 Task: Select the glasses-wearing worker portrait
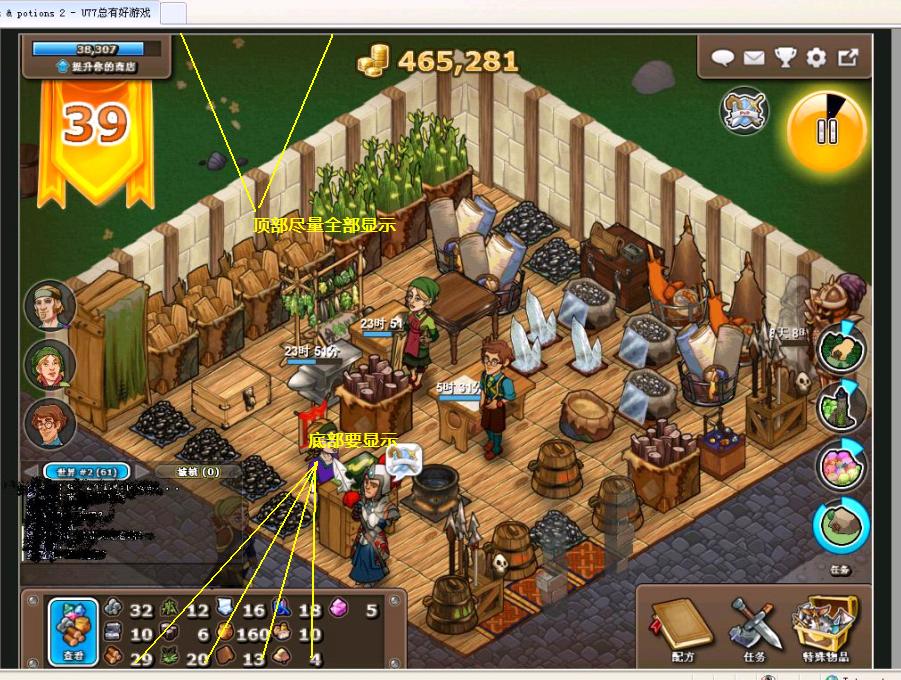[x=50, y=424]
